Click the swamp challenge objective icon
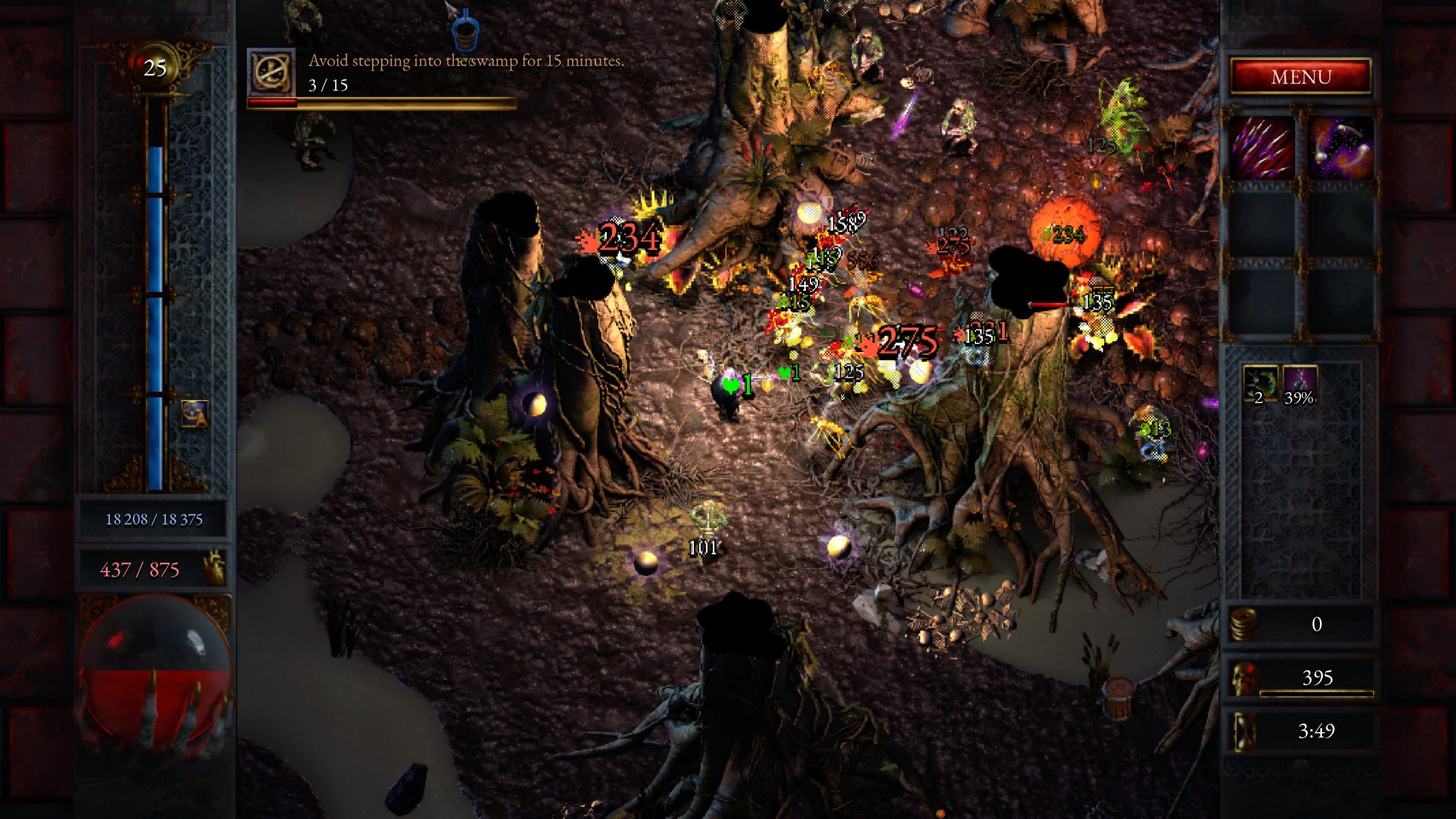The image size is (1456, 819). coord(272,72)
